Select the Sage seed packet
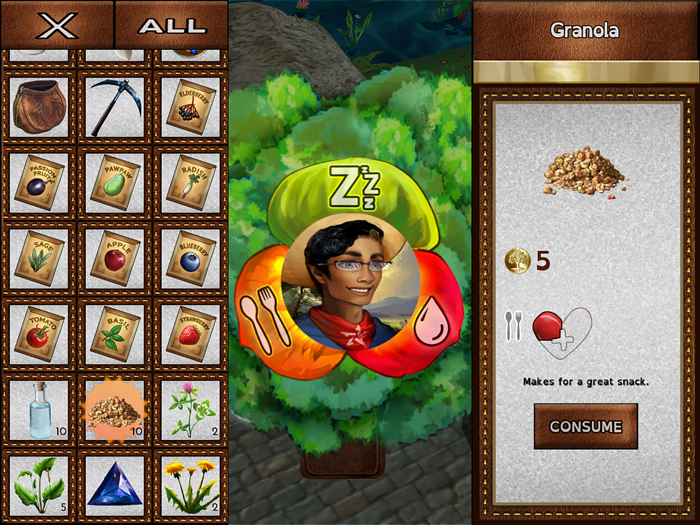Screen dimensions: 700x525 coord(40,257)
